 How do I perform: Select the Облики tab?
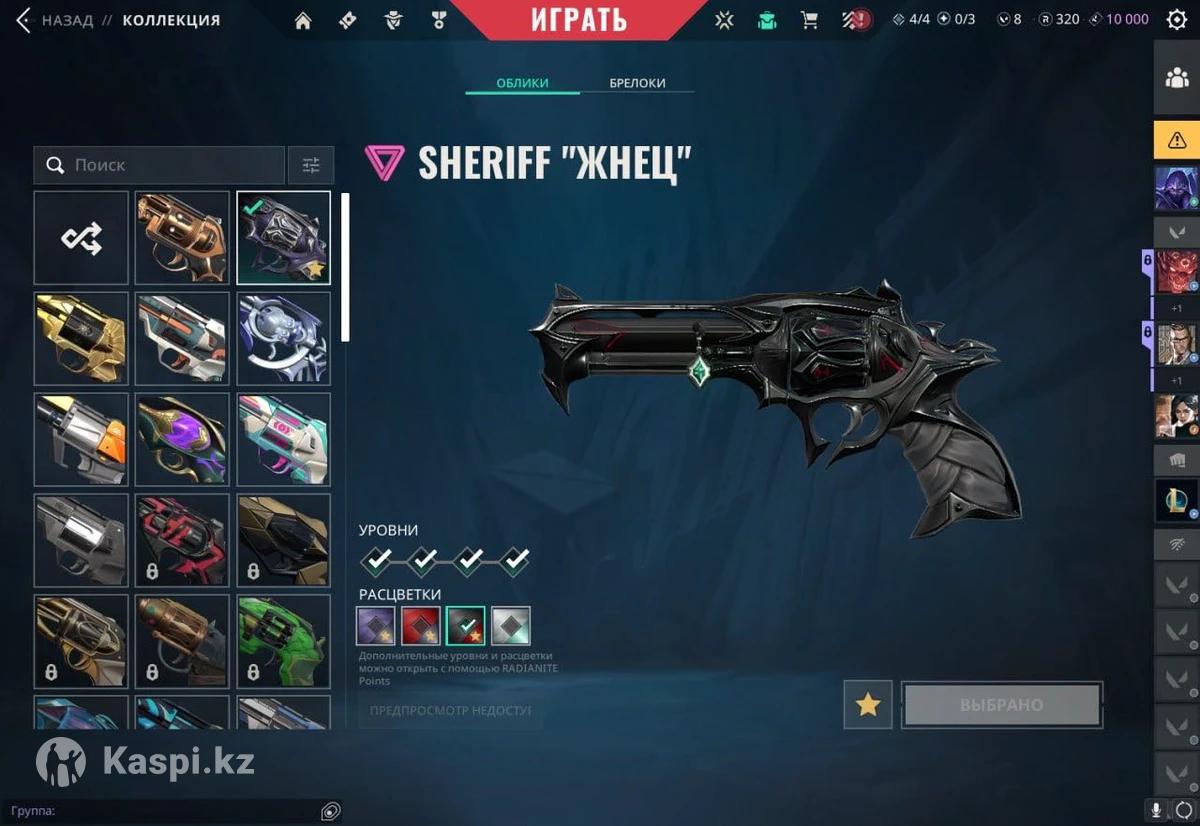point(522,83)
